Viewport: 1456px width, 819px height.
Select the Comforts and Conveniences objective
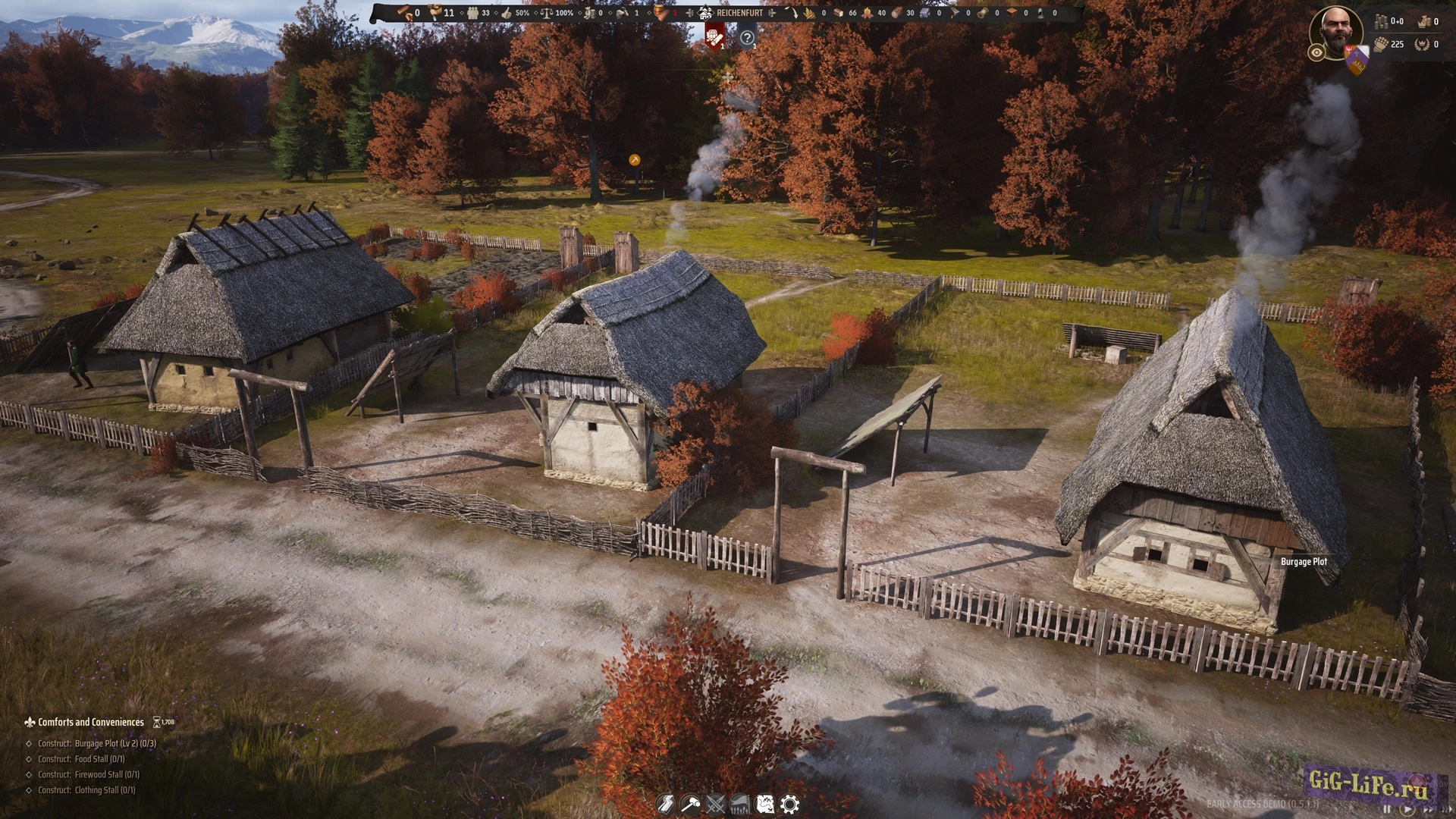(90, 723)
